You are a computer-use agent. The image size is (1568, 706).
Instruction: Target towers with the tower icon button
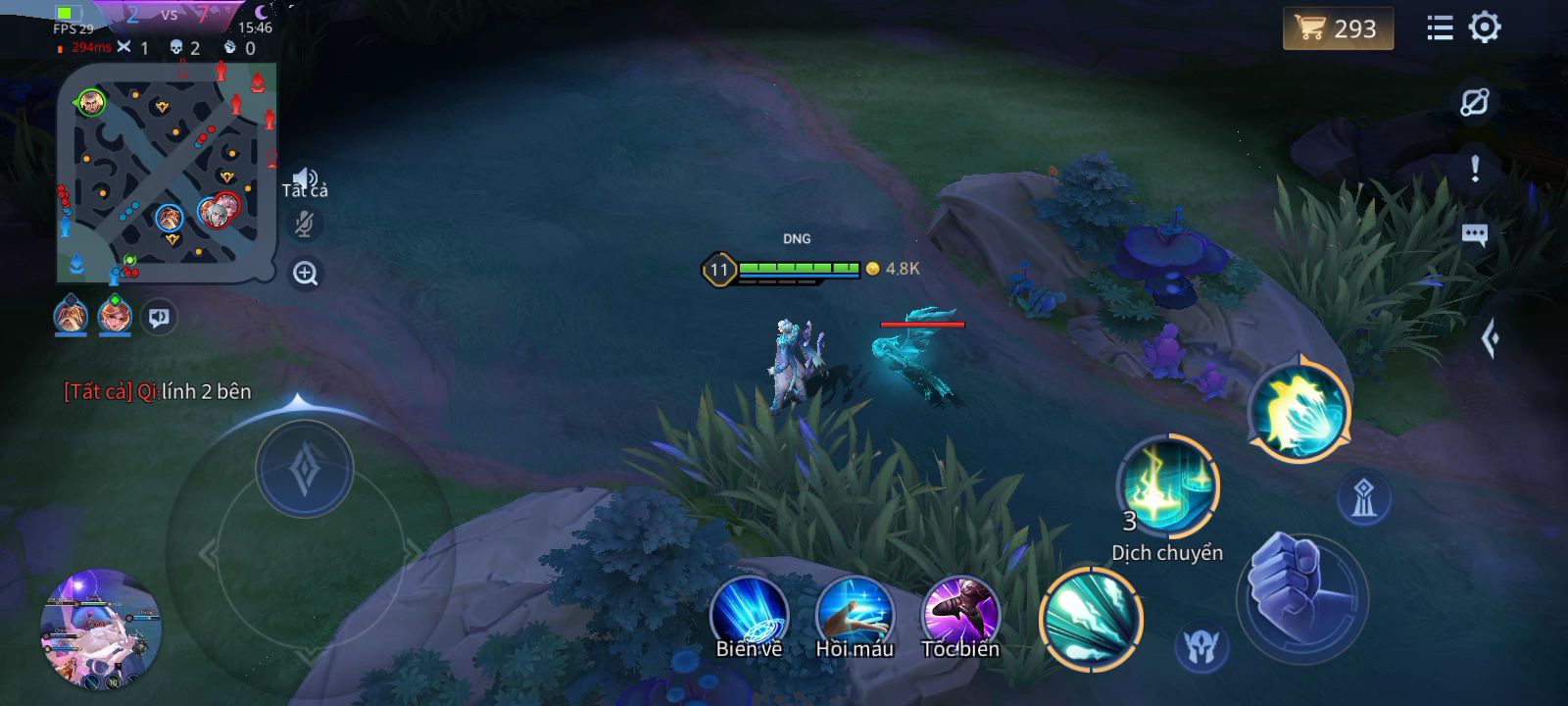point(1363,498)
